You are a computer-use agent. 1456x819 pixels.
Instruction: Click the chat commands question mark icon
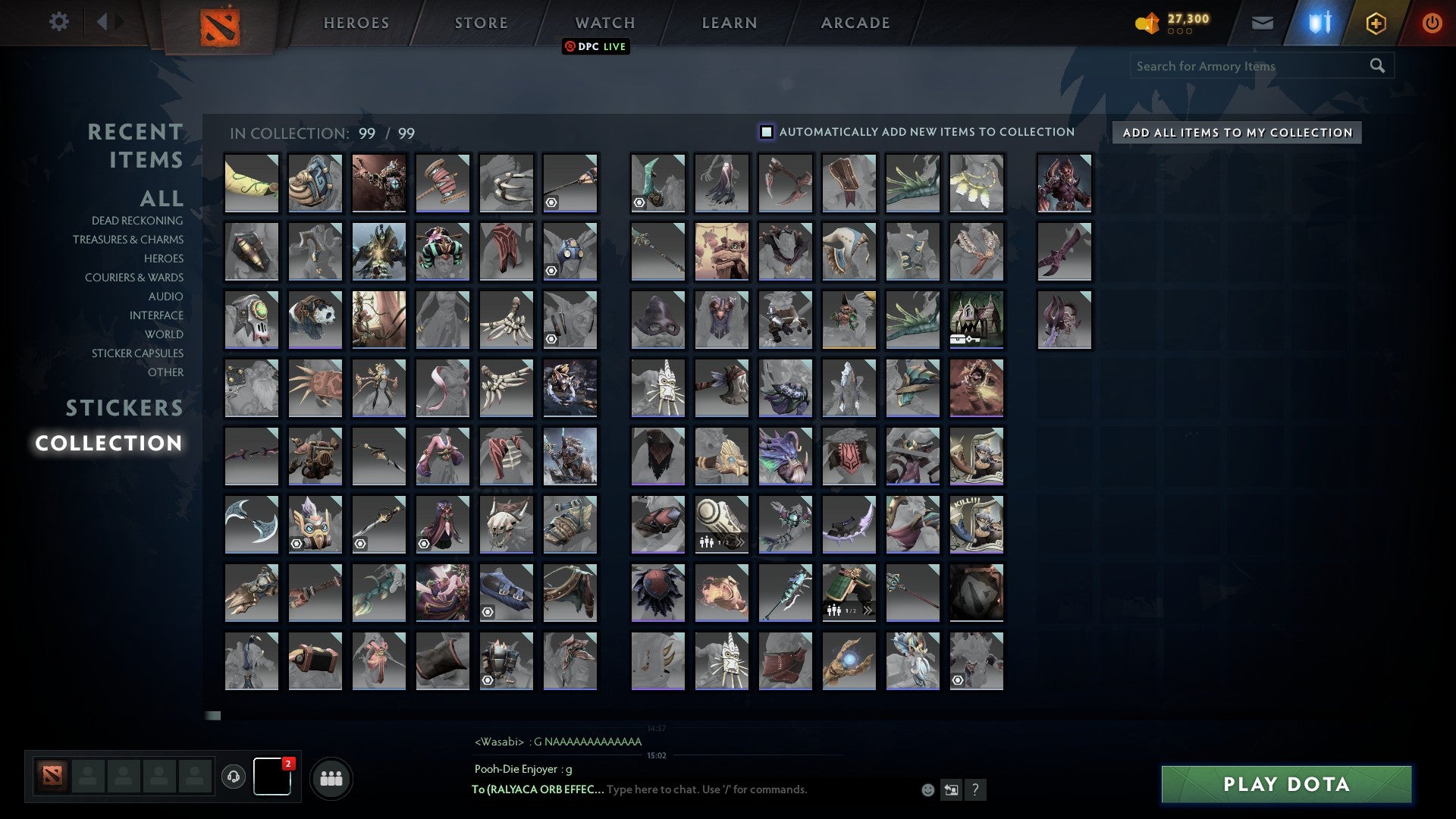(x=975, y=789)
